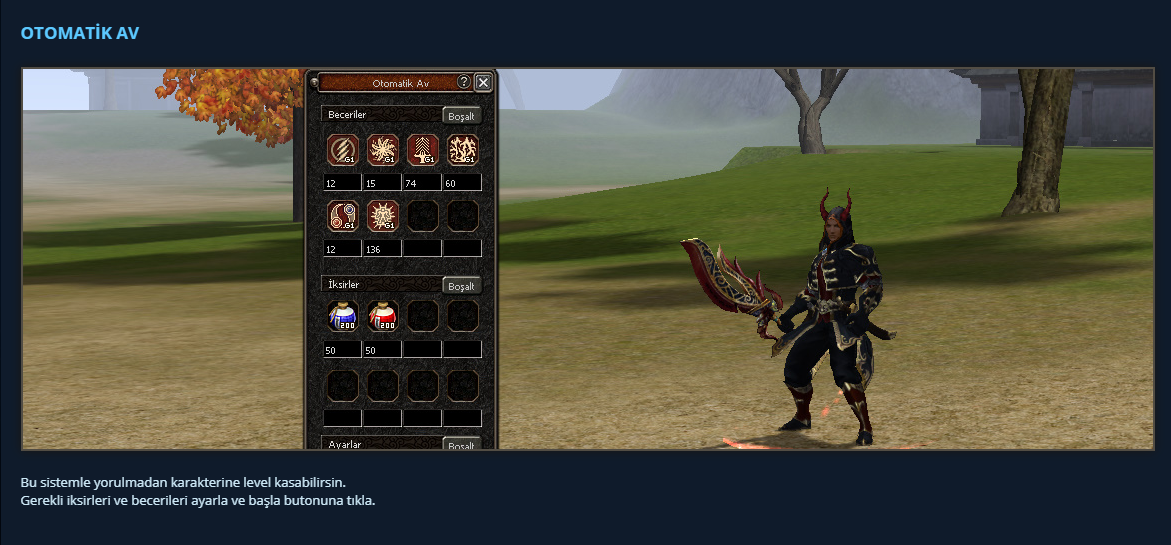Click the skill delay field showing 136

pos(382,248)
